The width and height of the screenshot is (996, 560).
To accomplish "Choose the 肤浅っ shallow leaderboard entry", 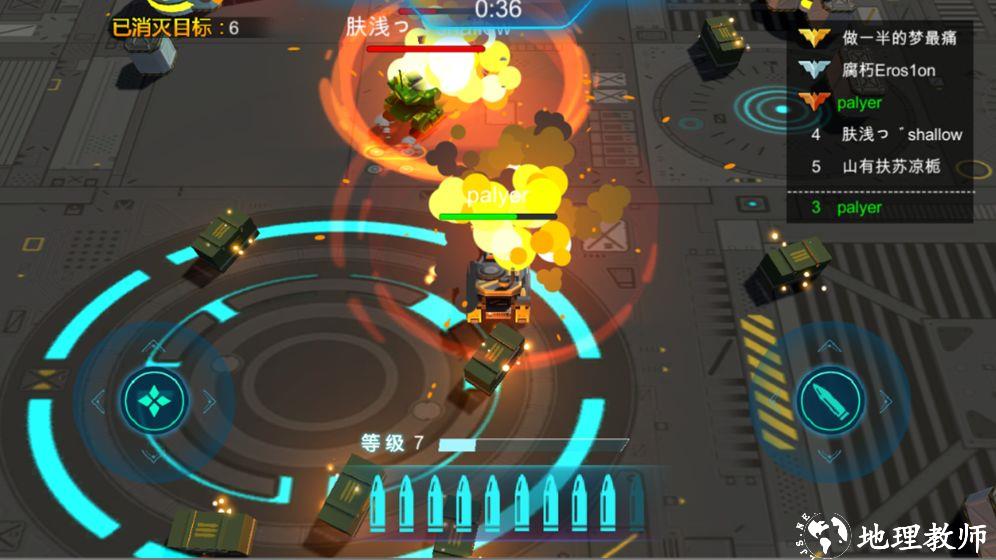I will [x=885, y=134].
